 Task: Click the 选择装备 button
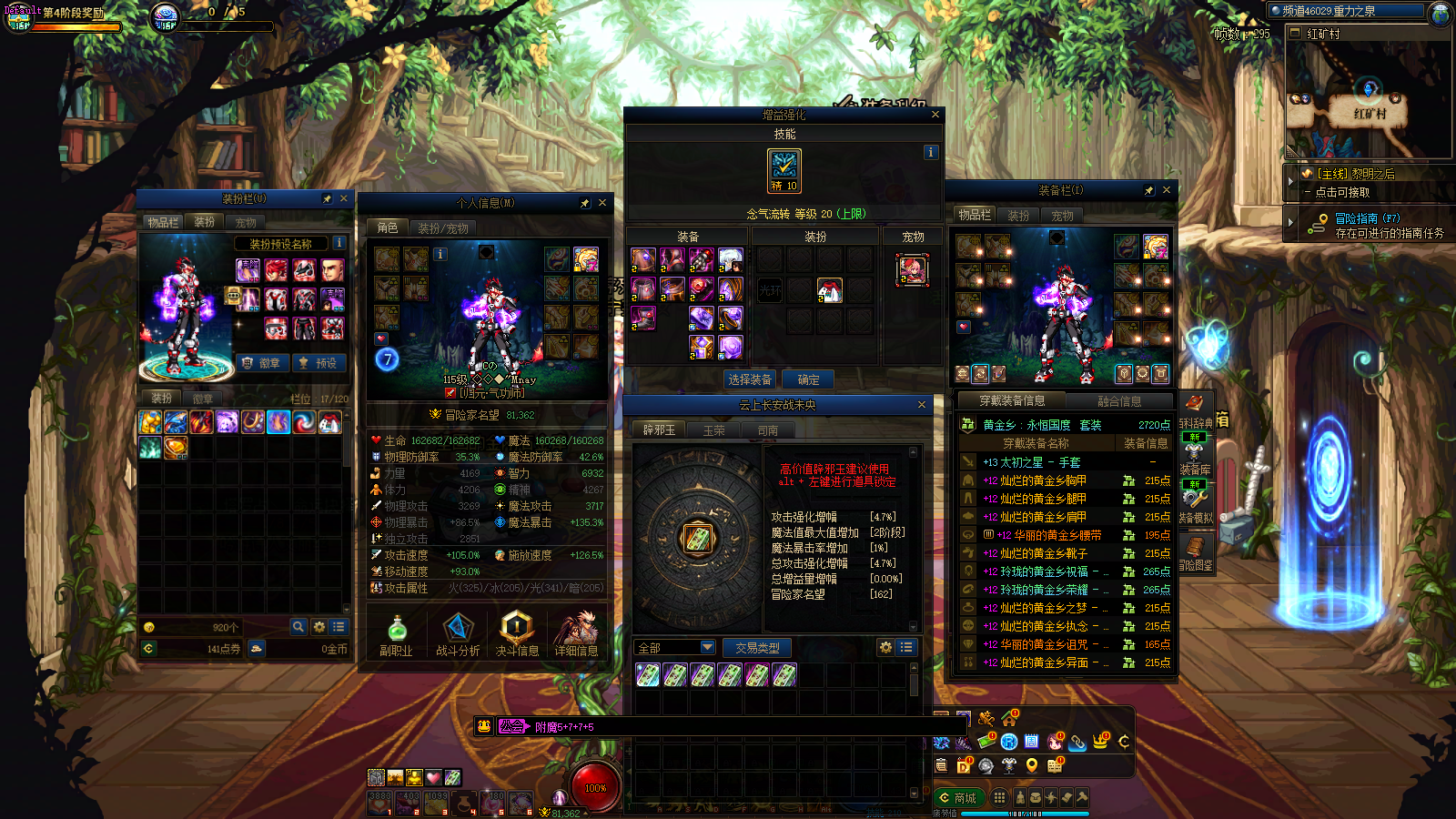(x=750, y=379)
